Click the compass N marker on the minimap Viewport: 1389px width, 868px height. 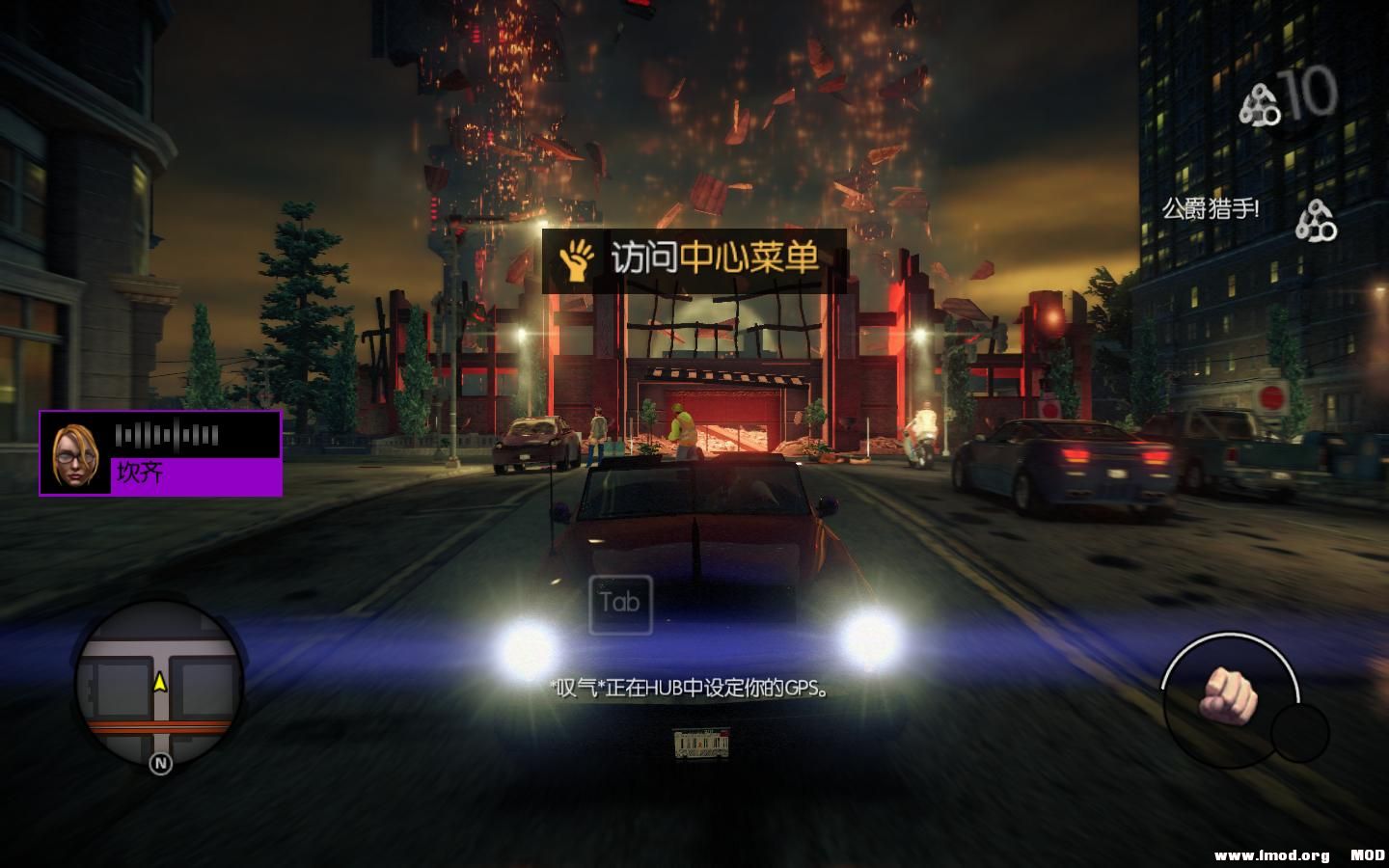pyautogui.click(x=157, y=764)
